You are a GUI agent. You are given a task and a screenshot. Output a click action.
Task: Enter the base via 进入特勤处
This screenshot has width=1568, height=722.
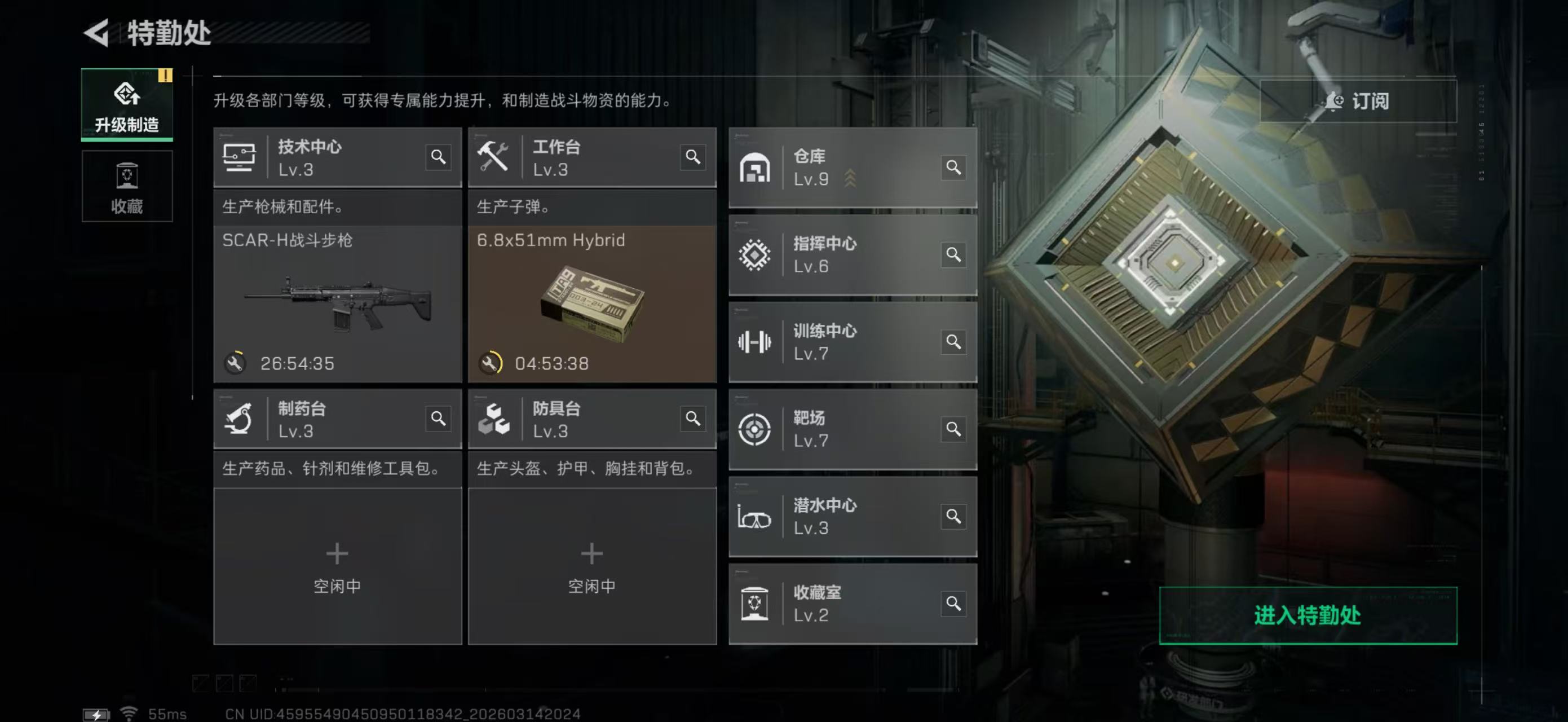(x=1308, y=615)
